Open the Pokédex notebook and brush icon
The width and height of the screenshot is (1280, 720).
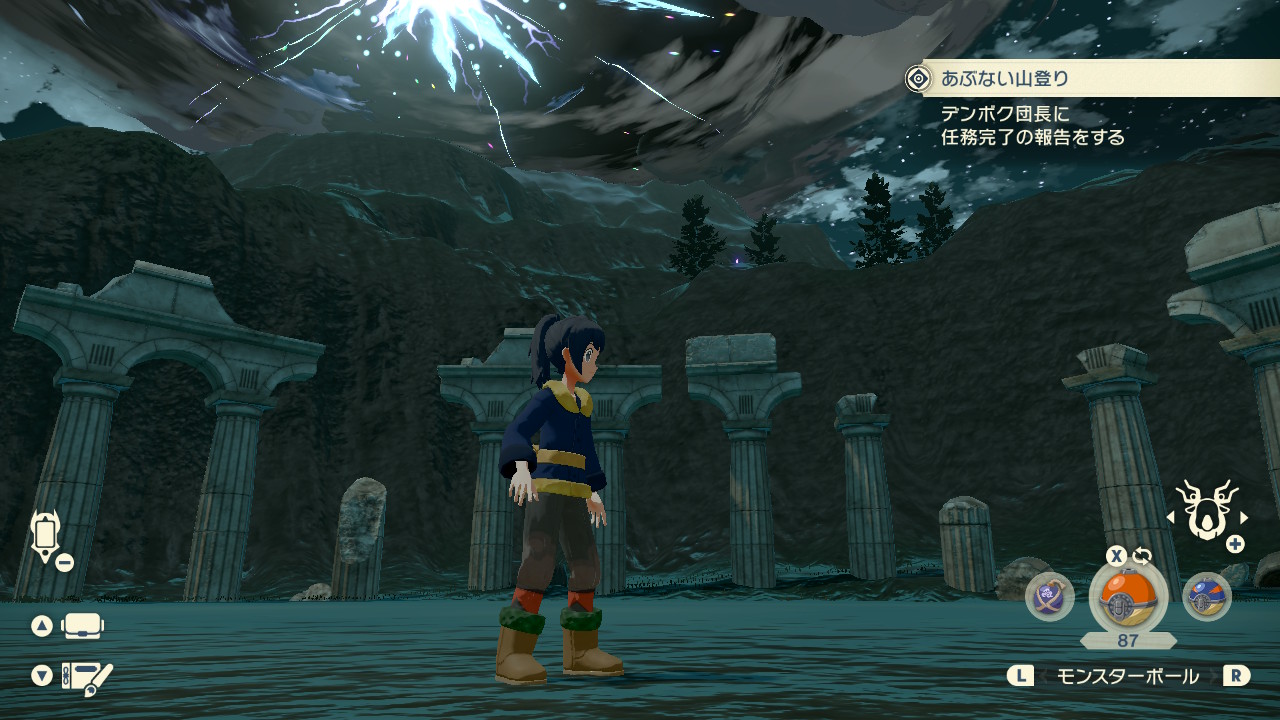(87, 677)
